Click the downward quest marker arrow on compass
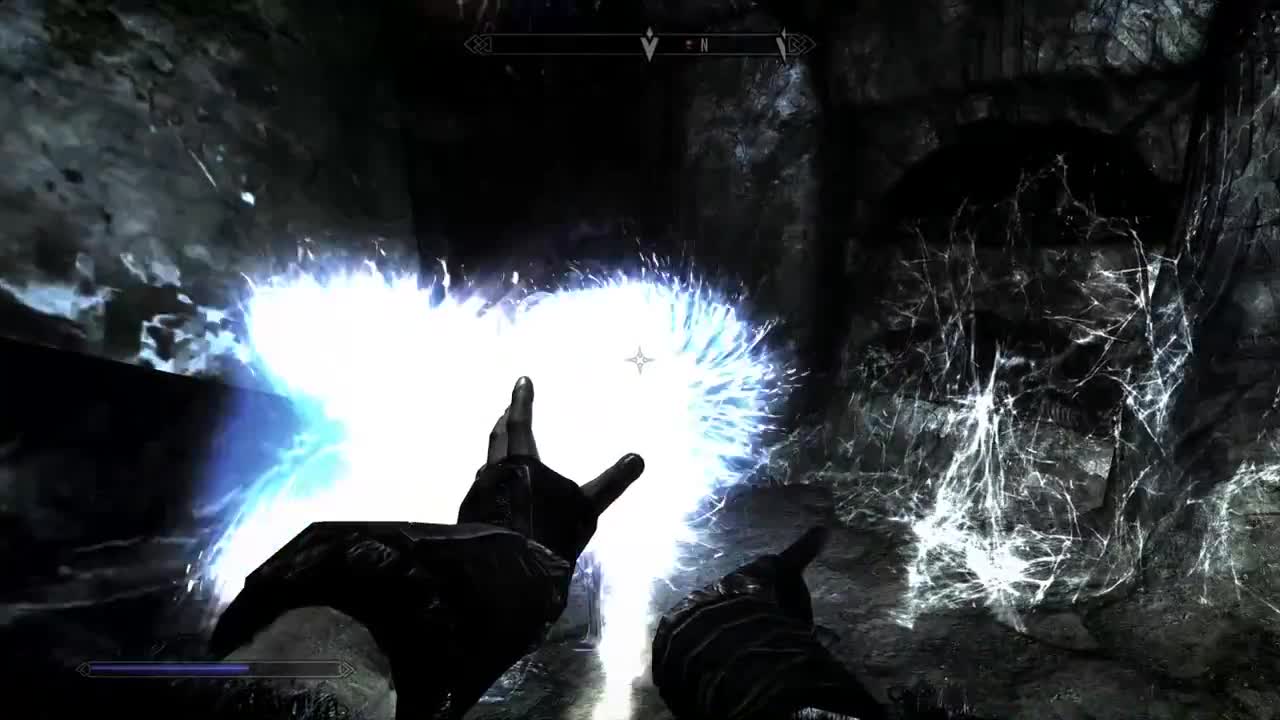The height and width of the screenshot is (720, 1280). pyautogui.click(x=648, y=47)
